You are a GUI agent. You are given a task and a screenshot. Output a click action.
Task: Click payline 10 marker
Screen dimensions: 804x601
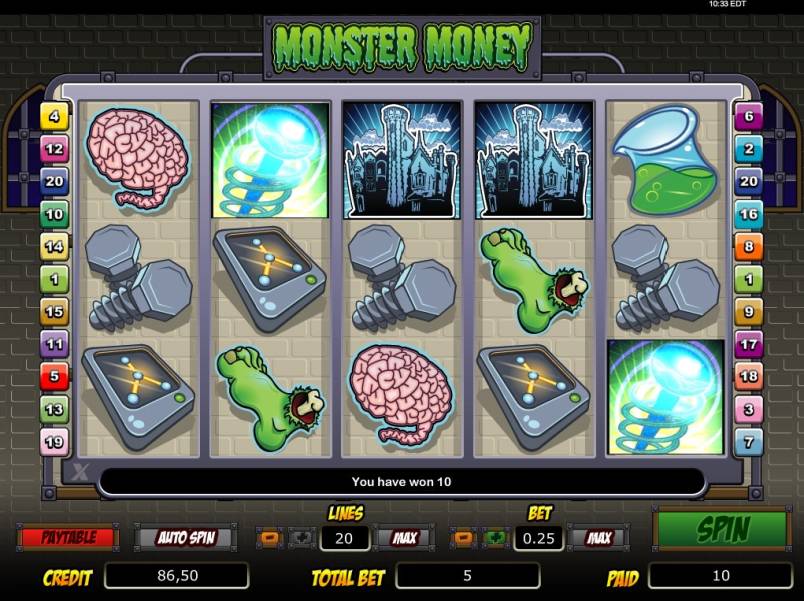click(x=53, y=214)
